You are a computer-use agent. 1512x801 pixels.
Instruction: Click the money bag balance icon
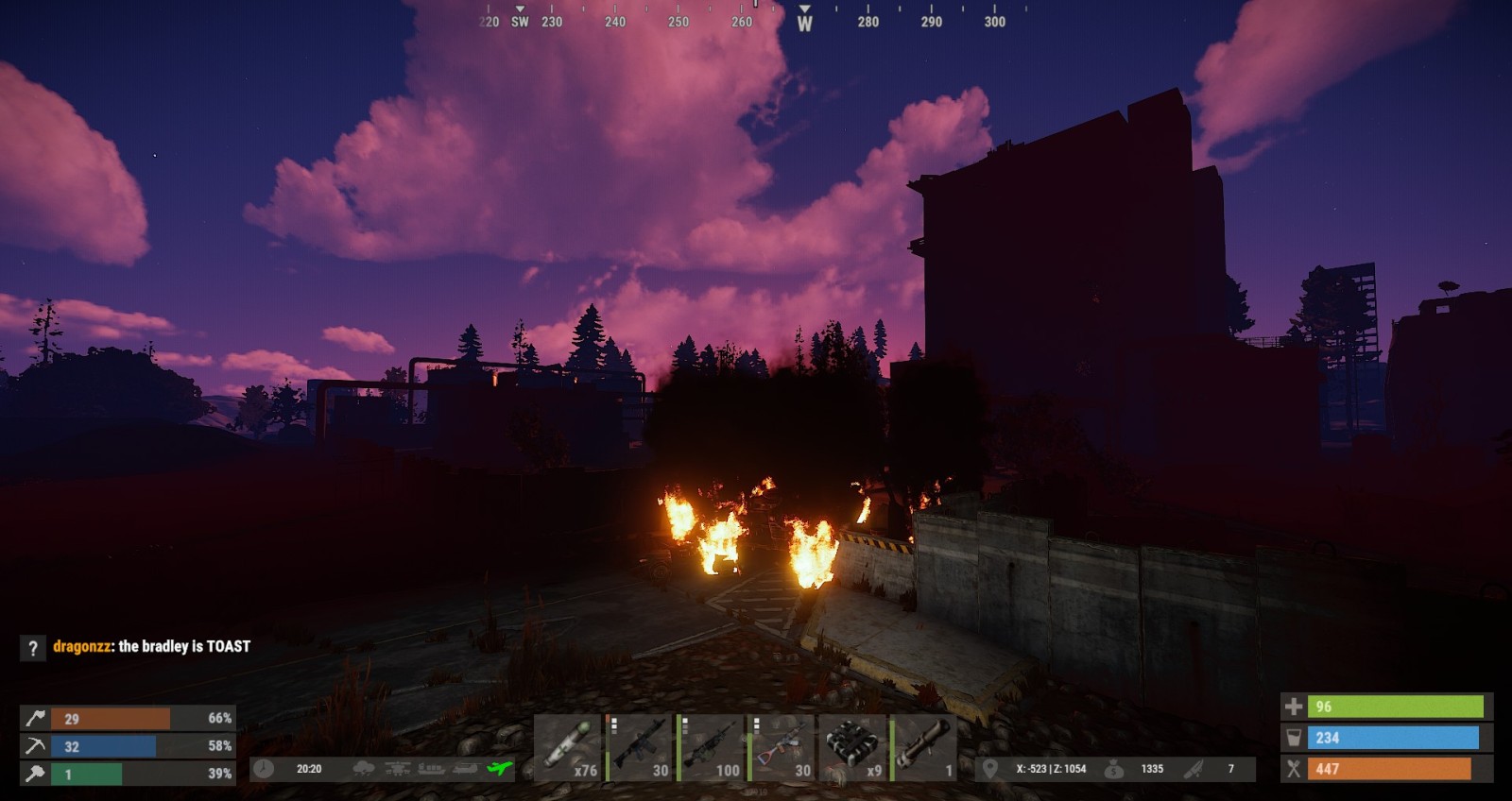1114,769
